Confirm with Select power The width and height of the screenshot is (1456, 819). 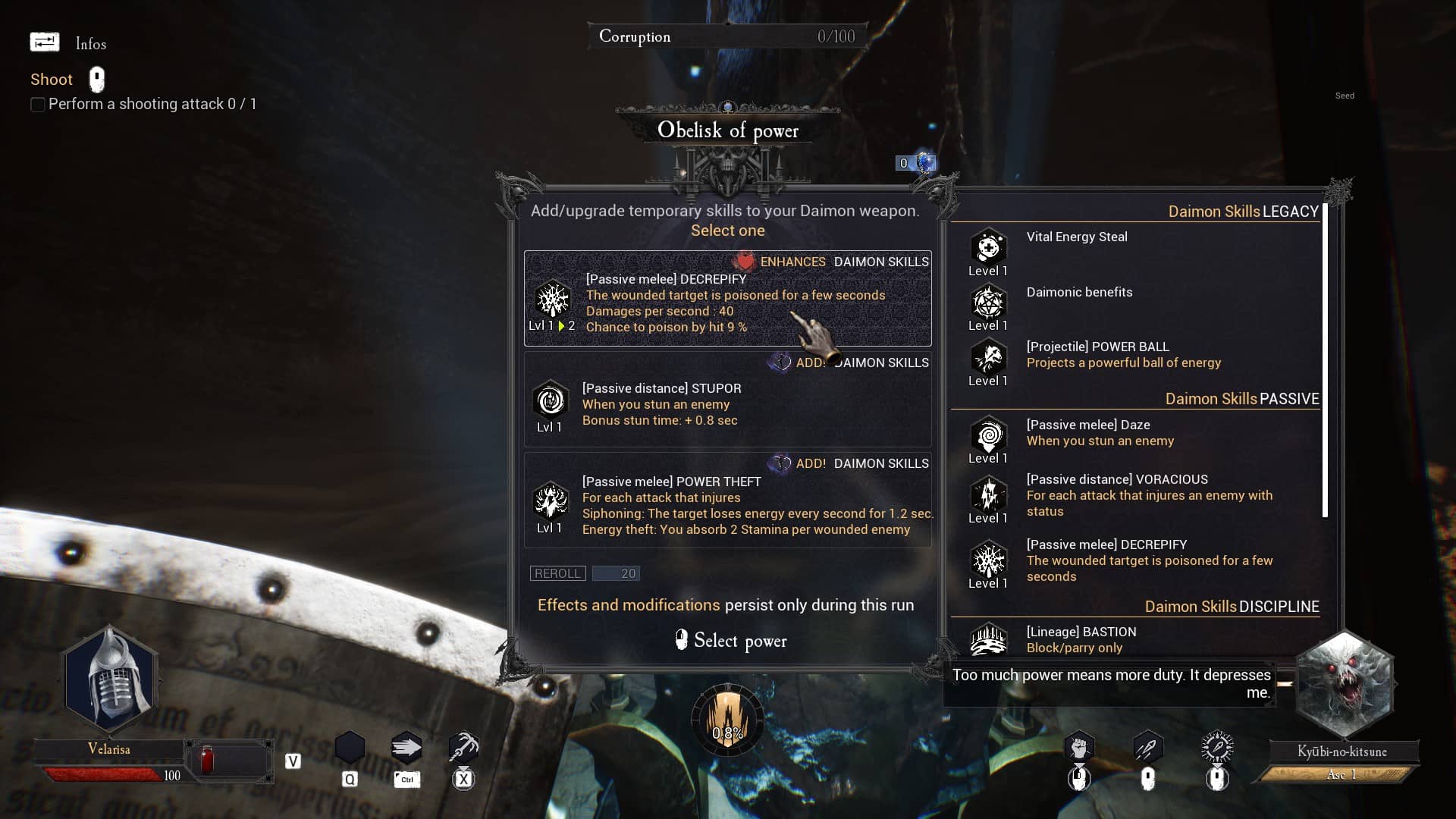pyautogui.click(x=731, y=641)
